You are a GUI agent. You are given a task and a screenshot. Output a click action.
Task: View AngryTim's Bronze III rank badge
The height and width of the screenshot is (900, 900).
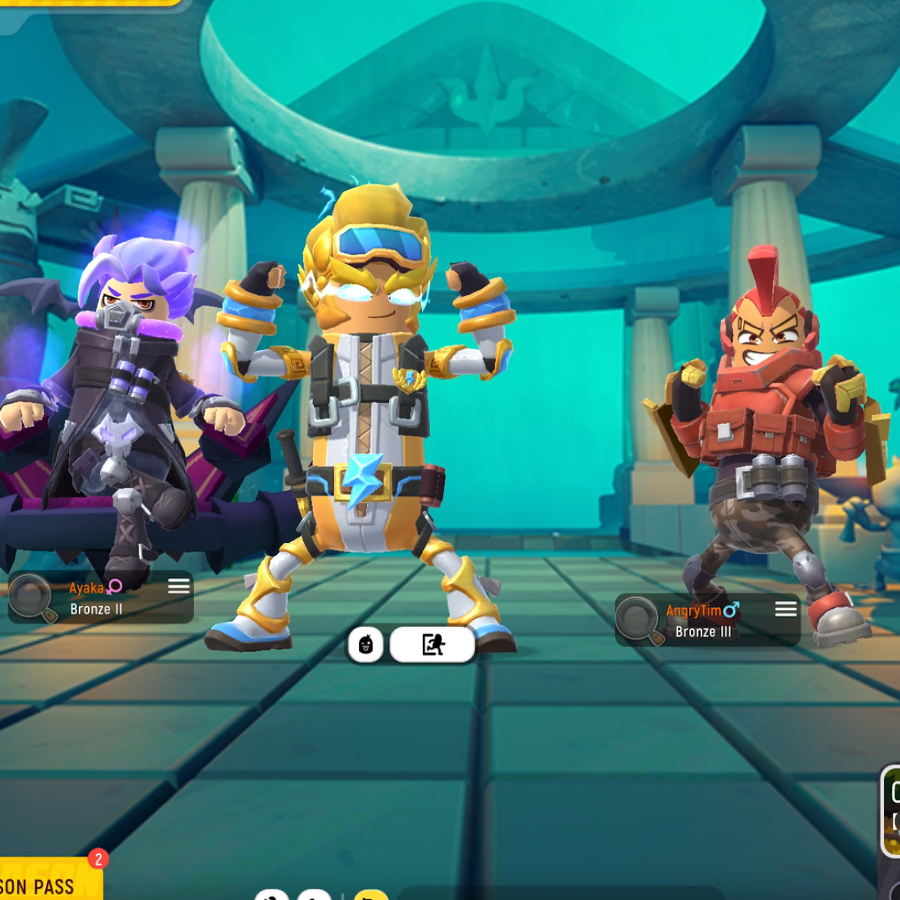pyautogui.click(x=640, y=620)
